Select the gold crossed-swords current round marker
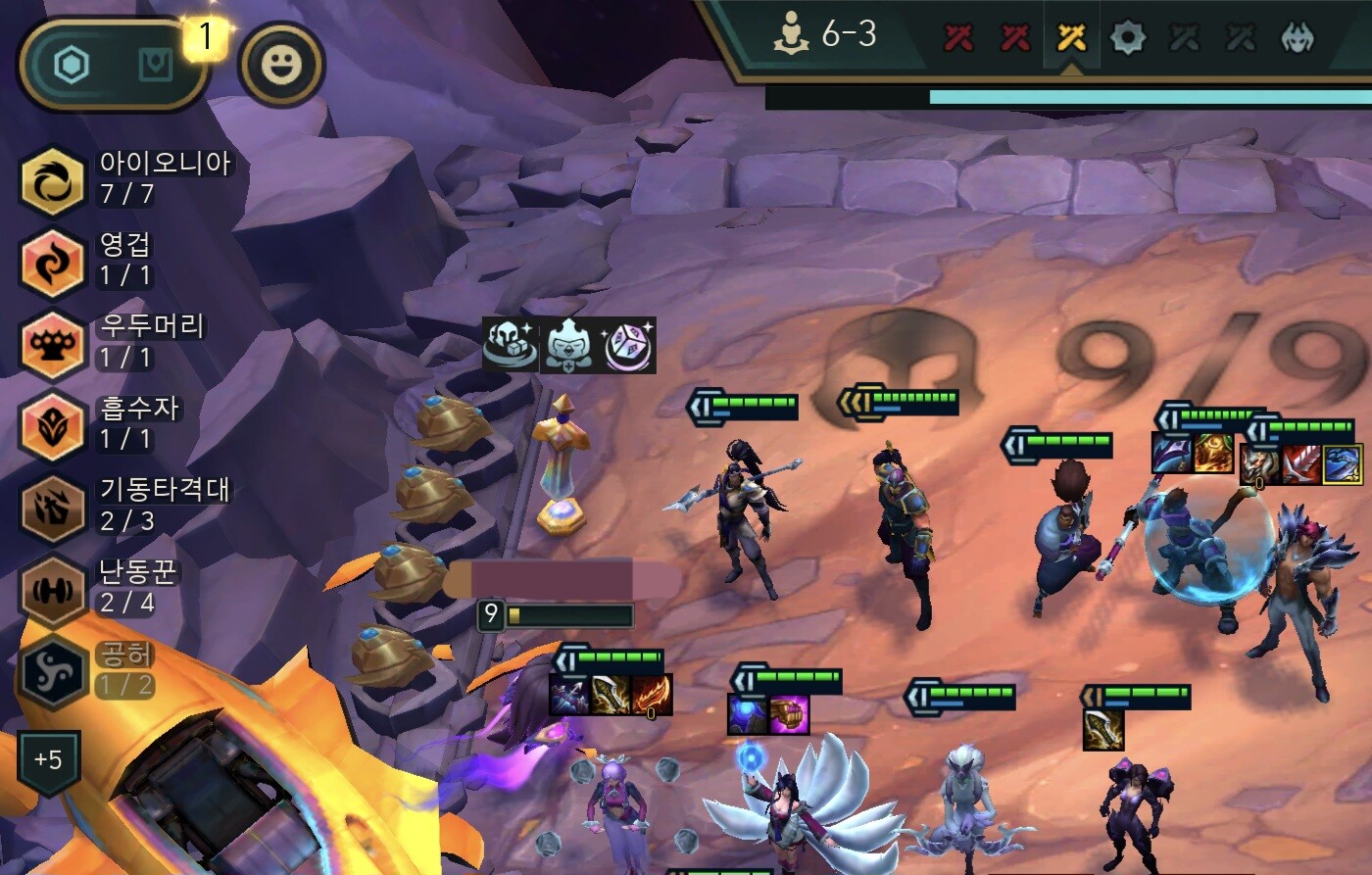 click(1071, 37)
